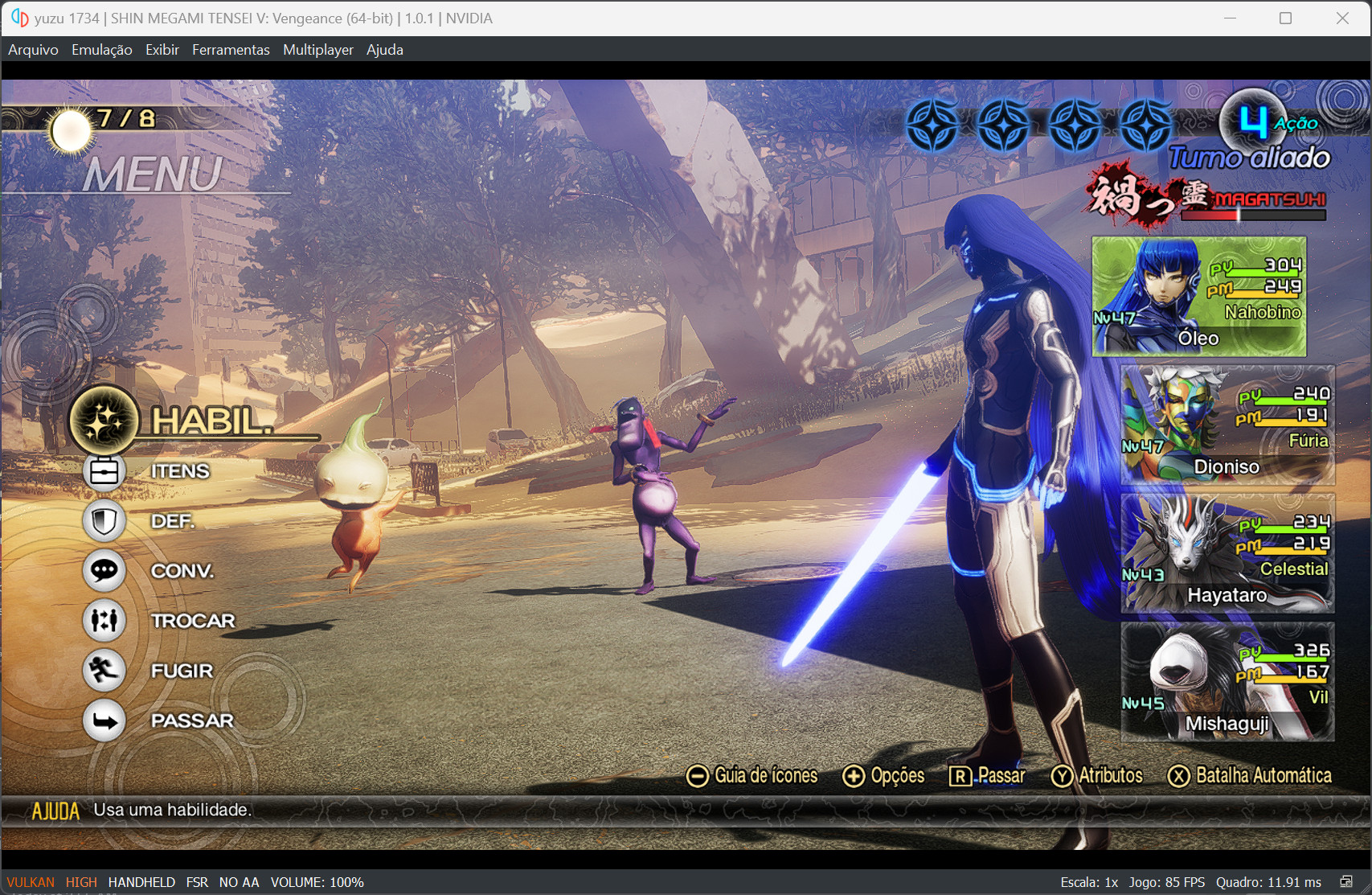Open the Ferramentas menu
Screen dimensions: 1372x895
(x=231, y=49)
